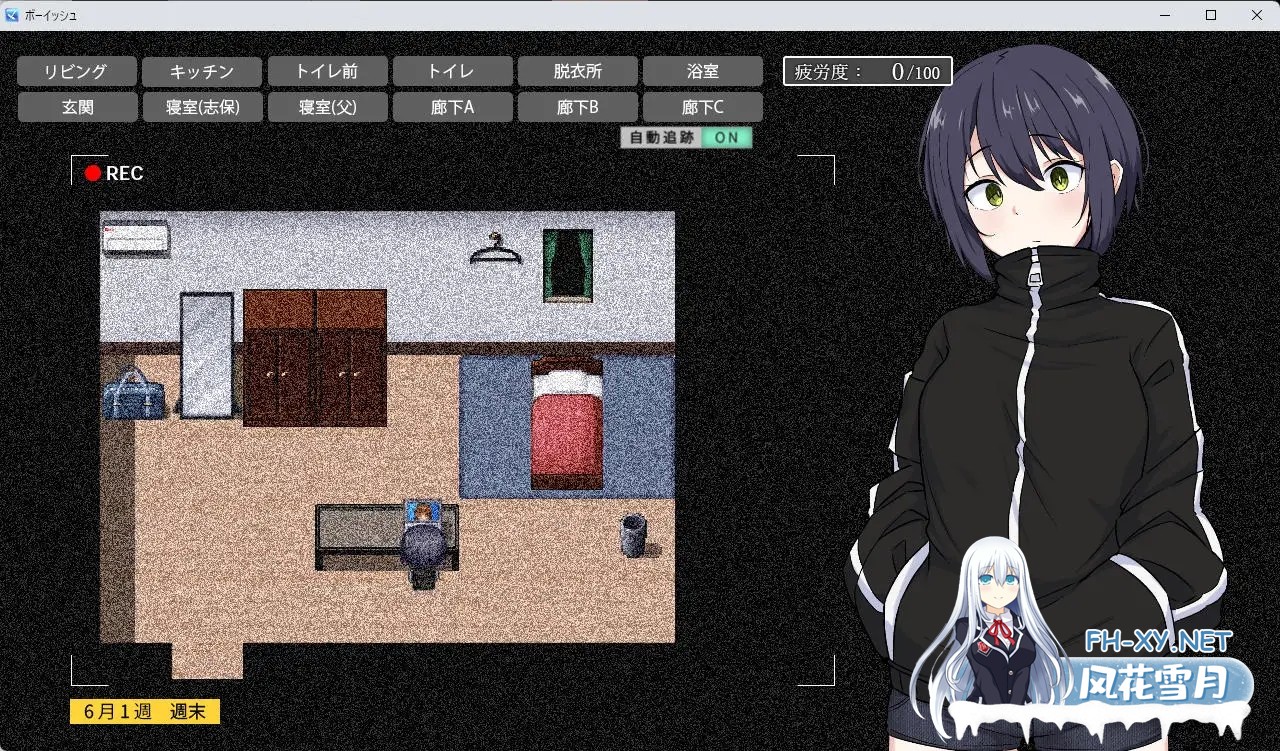Switch camera view to 脱衣所
The image size is (1280, 751).
coord(577,70)
